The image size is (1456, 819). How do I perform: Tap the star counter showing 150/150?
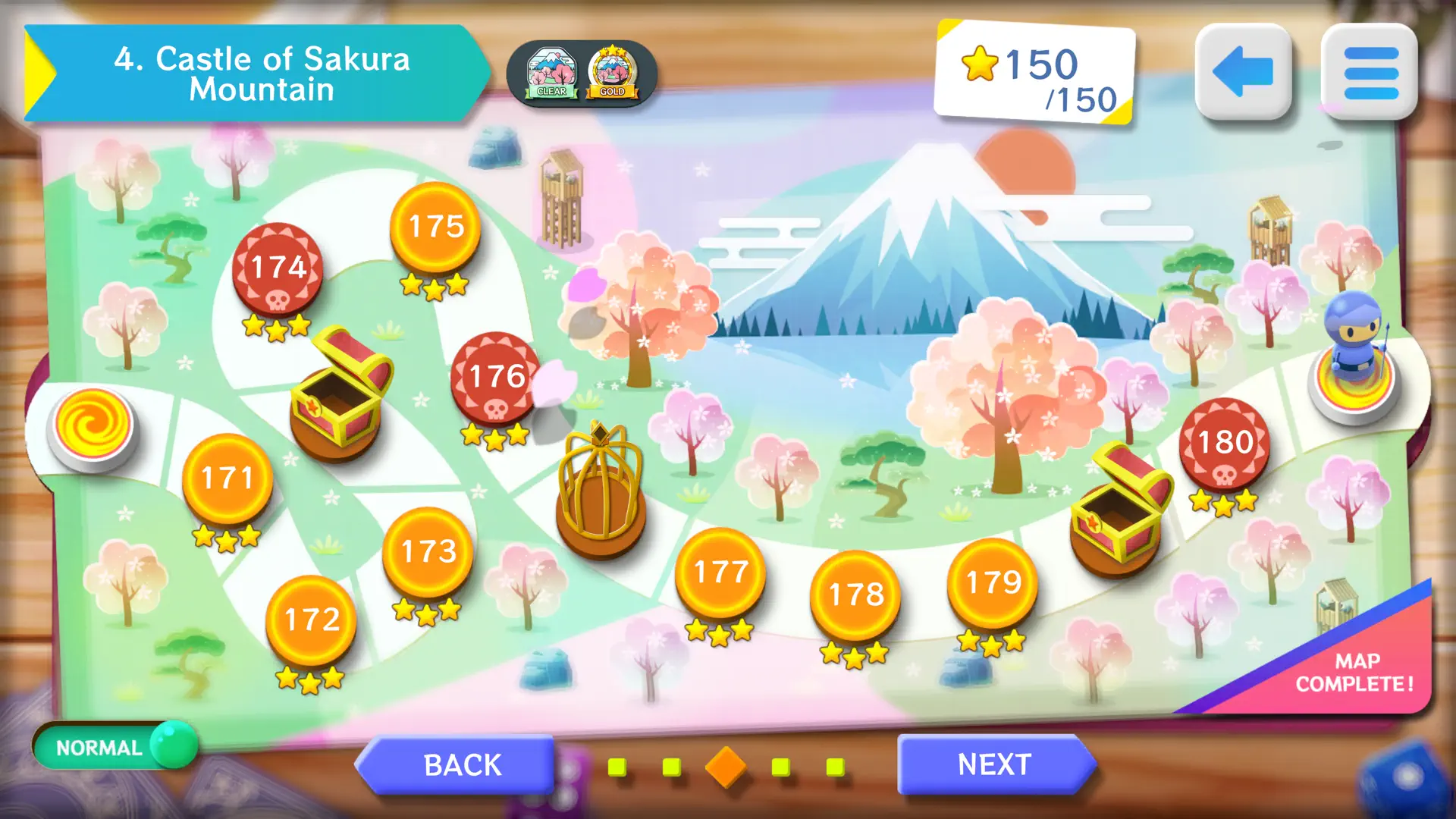point(1039,72)
